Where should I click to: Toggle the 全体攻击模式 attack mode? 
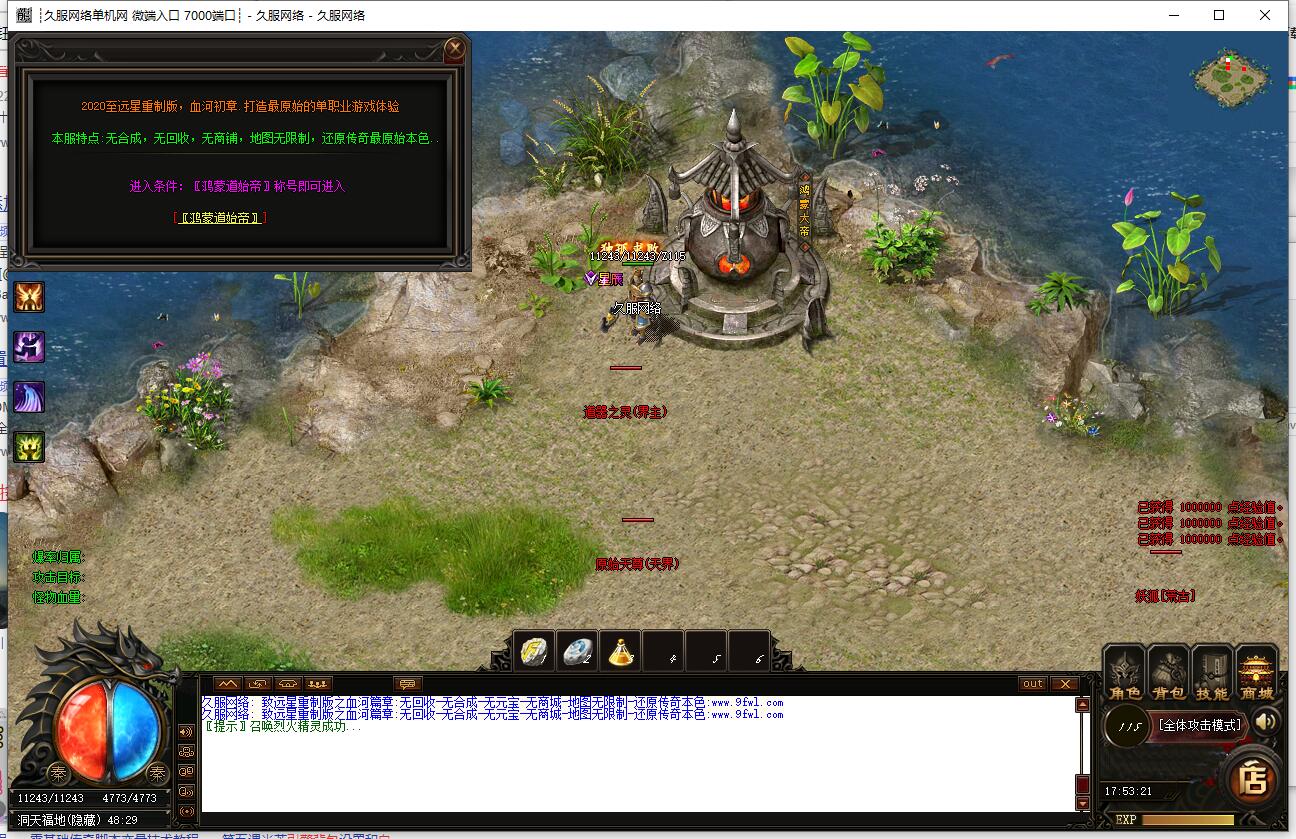coord(1200,725)
